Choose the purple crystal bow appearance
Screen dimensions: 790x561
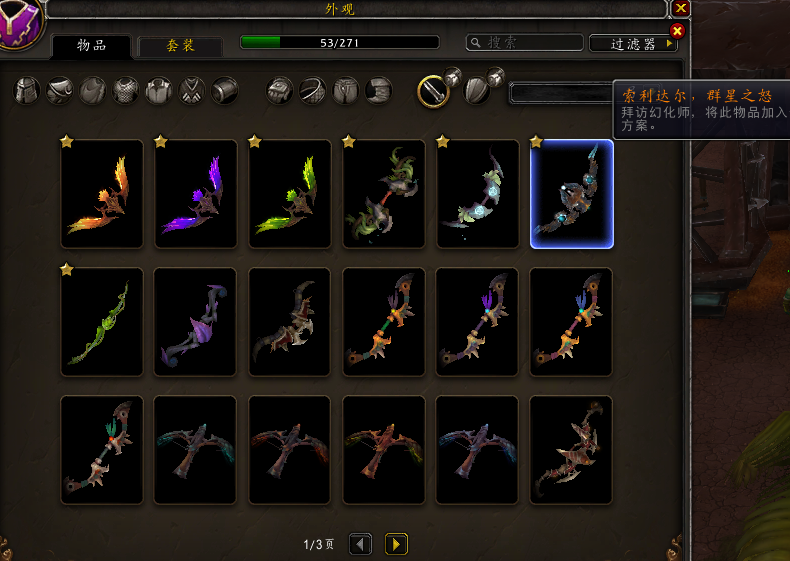196,322
